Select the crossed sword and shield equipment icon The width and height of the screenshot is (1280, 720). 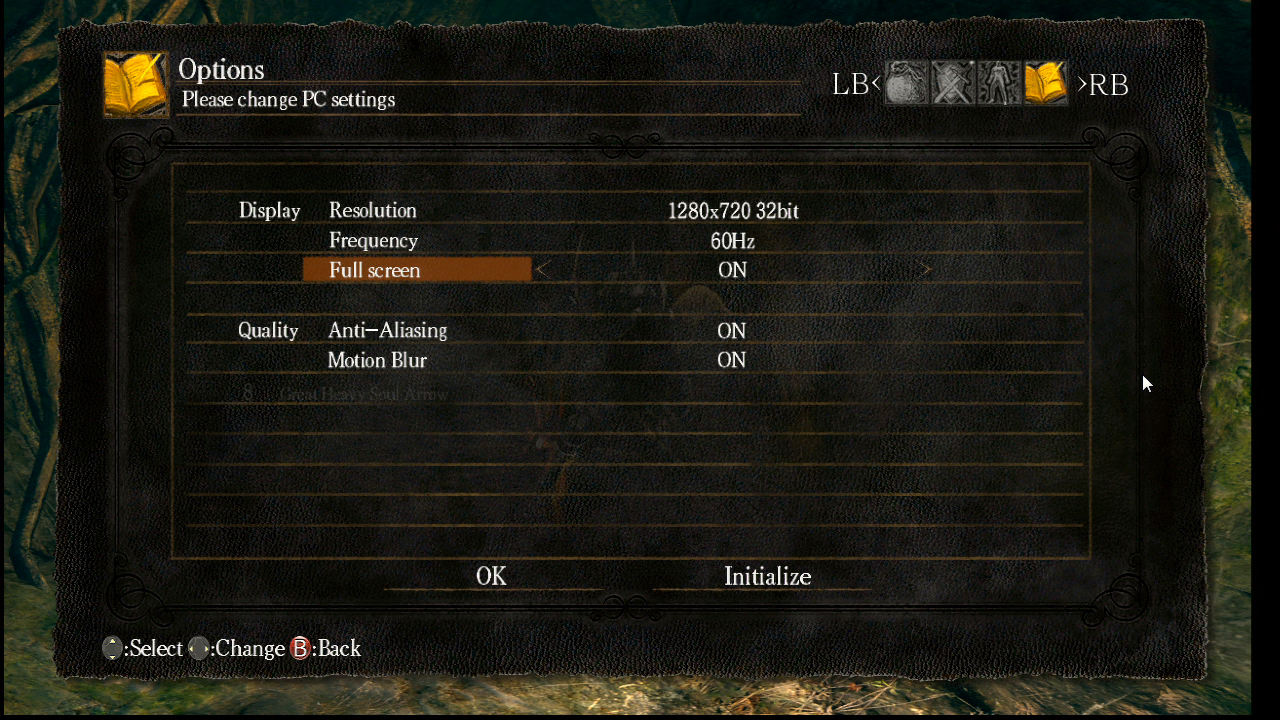click(952, 83)
